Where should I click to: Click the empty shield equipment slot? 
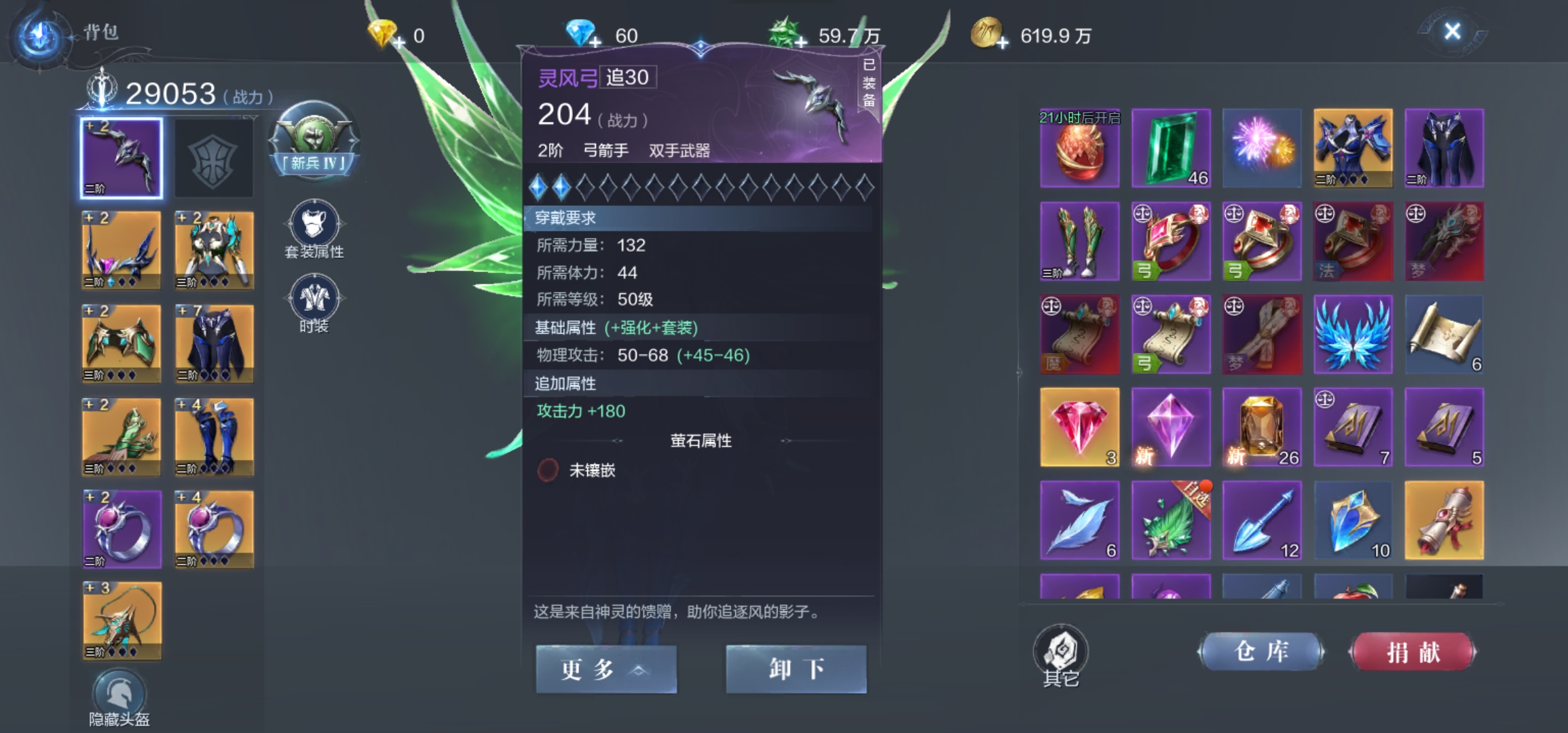click(x=213, y=157)
